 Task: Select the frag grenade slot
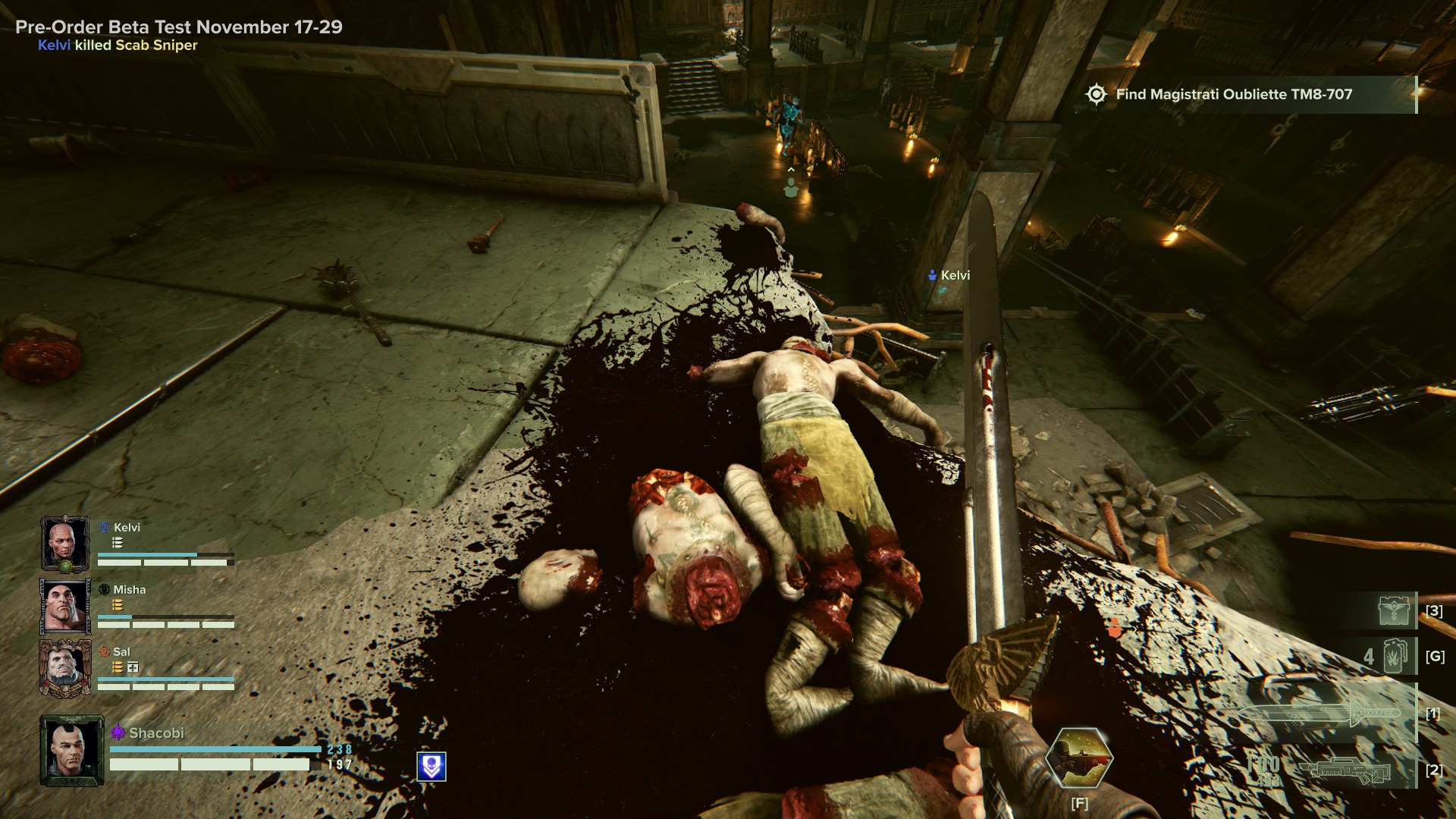pyautogui.click(x=1395, y=656)
